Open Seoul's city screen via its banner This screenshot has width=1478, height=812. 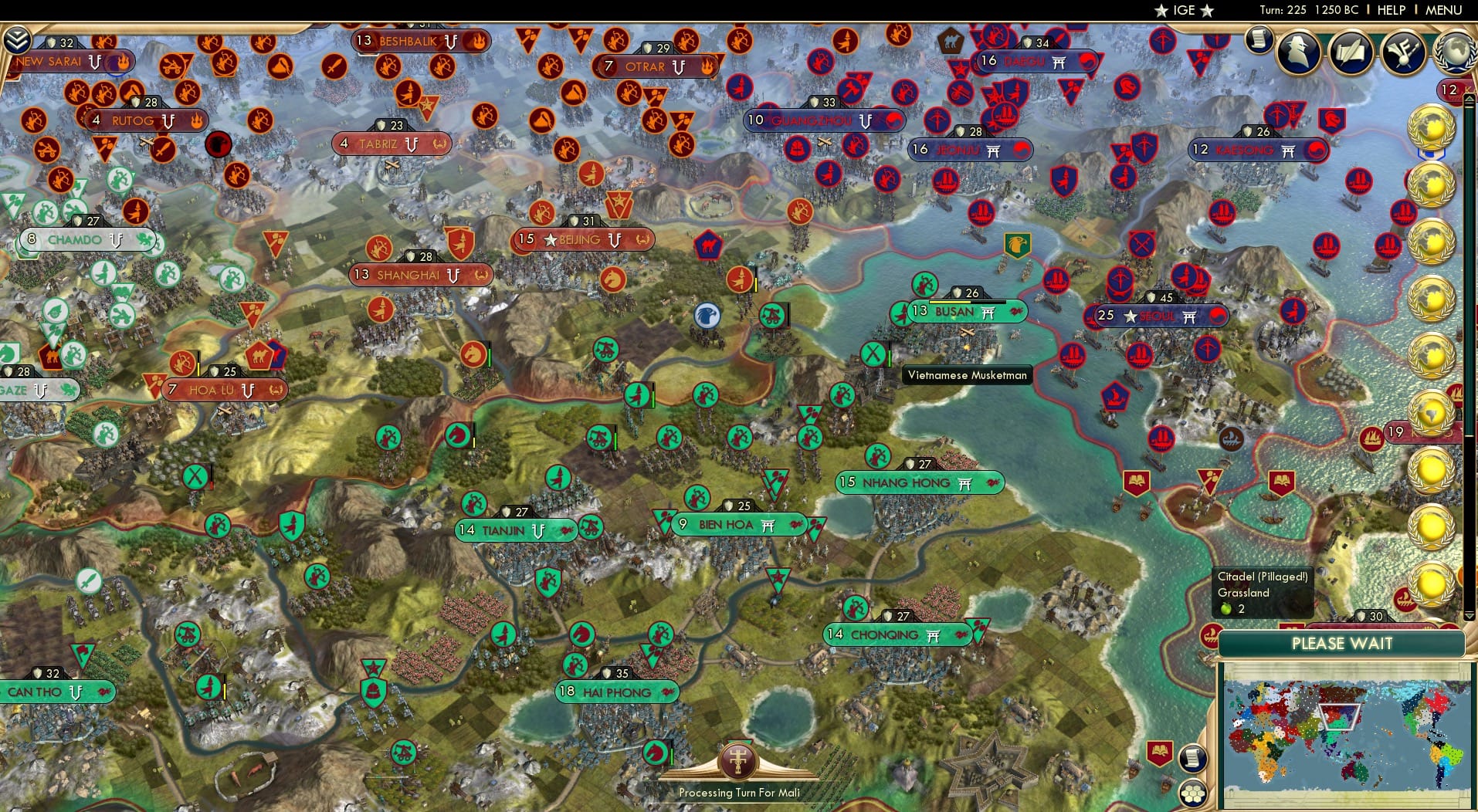coord(1155,316)
